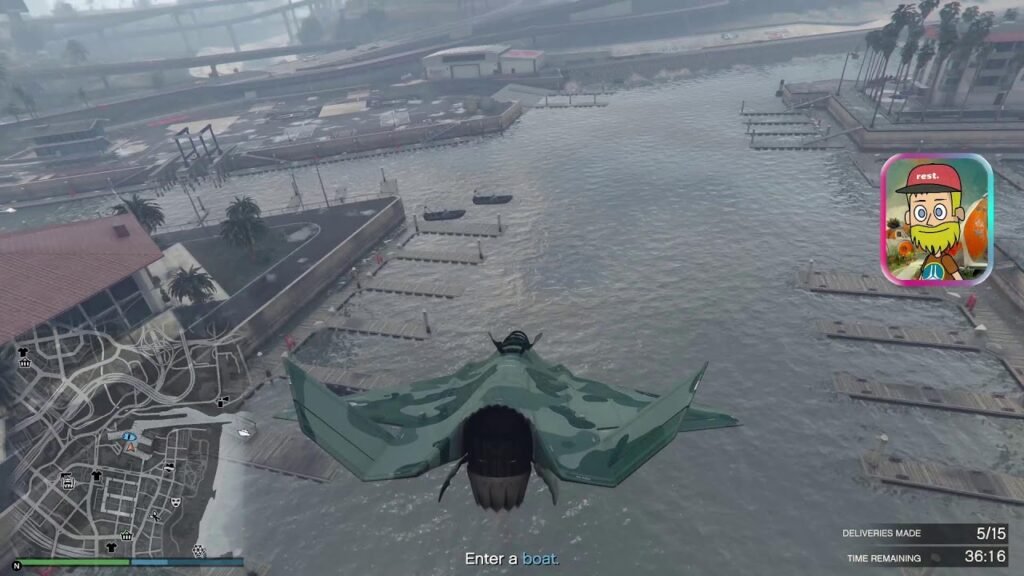This screenshot has width=1024, height=576.
Task: Click the blue objective marker on minimap
Action: click(x=128, y=437)
